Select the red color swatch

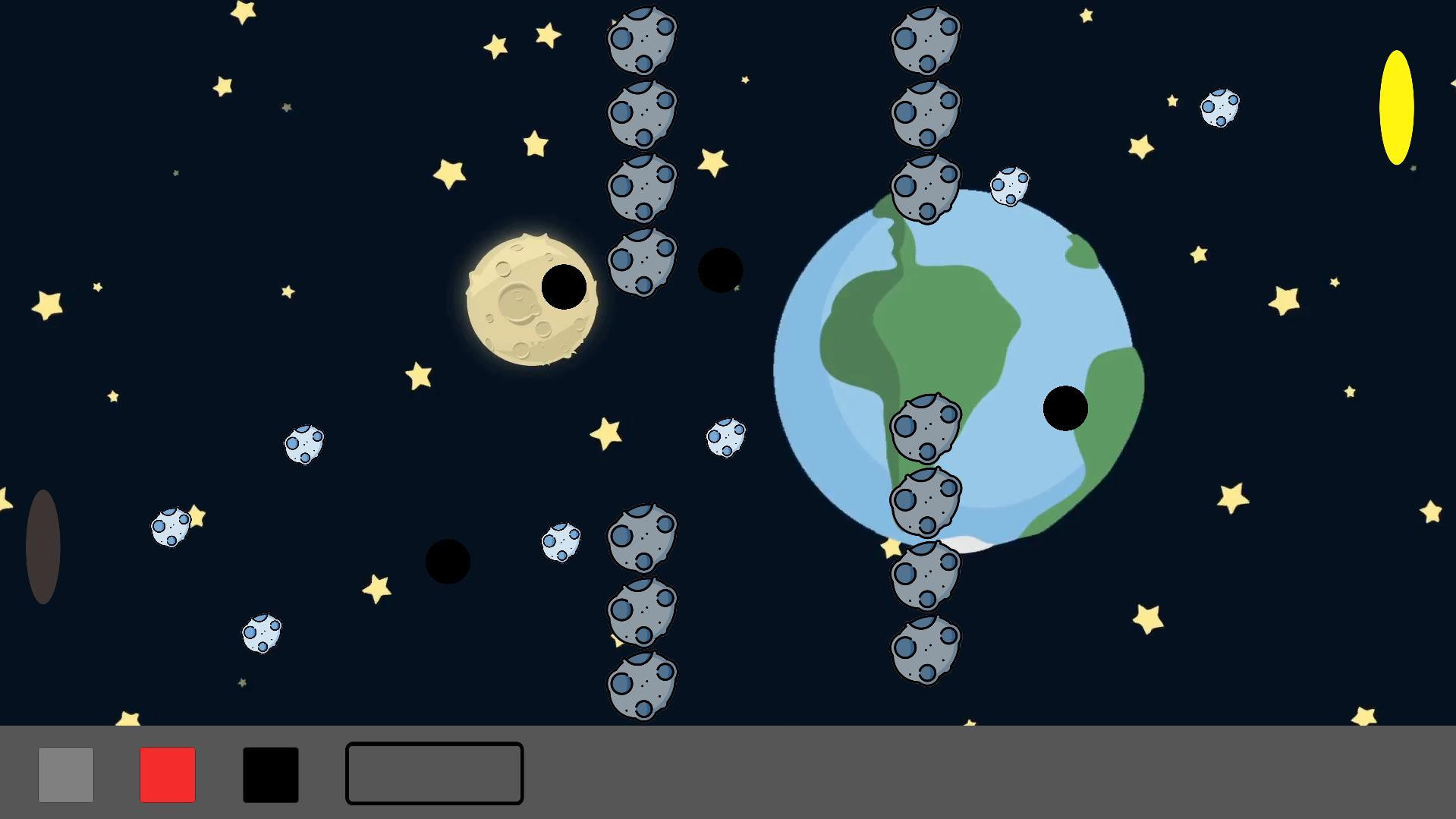coord(167,773)
